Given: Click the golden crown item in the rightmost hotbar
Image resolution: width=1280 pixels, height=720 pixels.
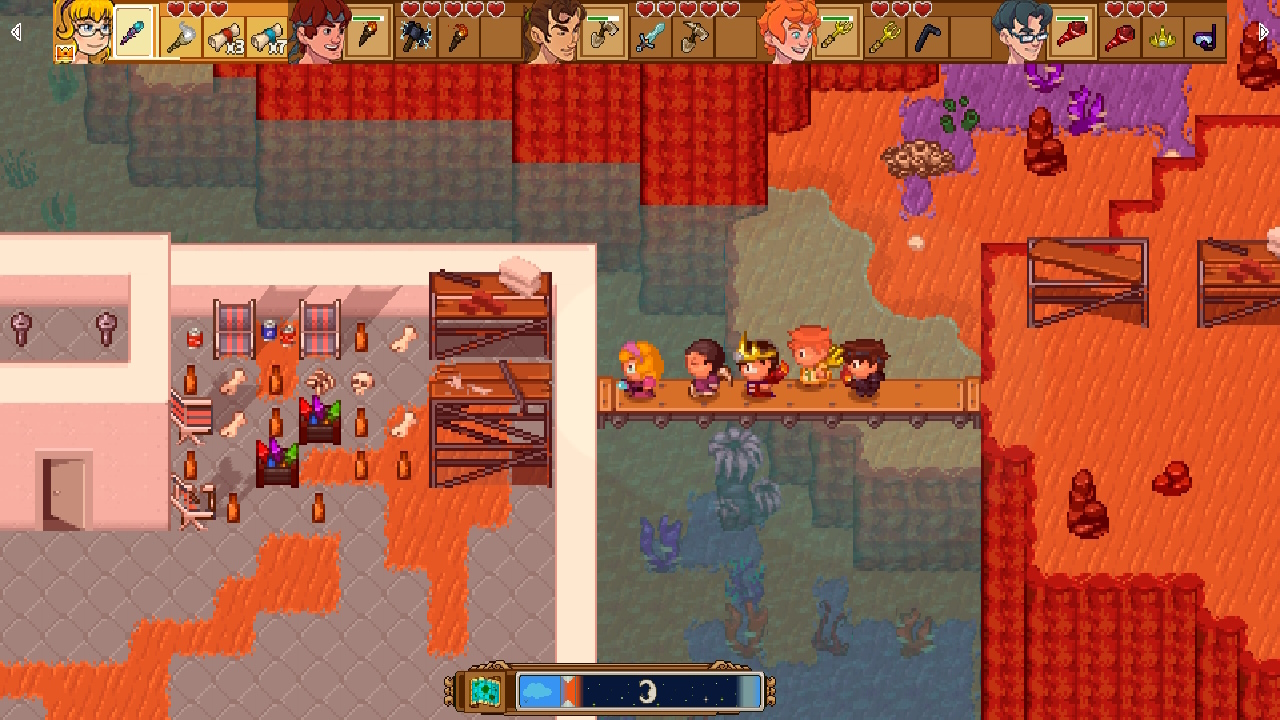Looking at the screenshot, I should [x=1161, y=38].
